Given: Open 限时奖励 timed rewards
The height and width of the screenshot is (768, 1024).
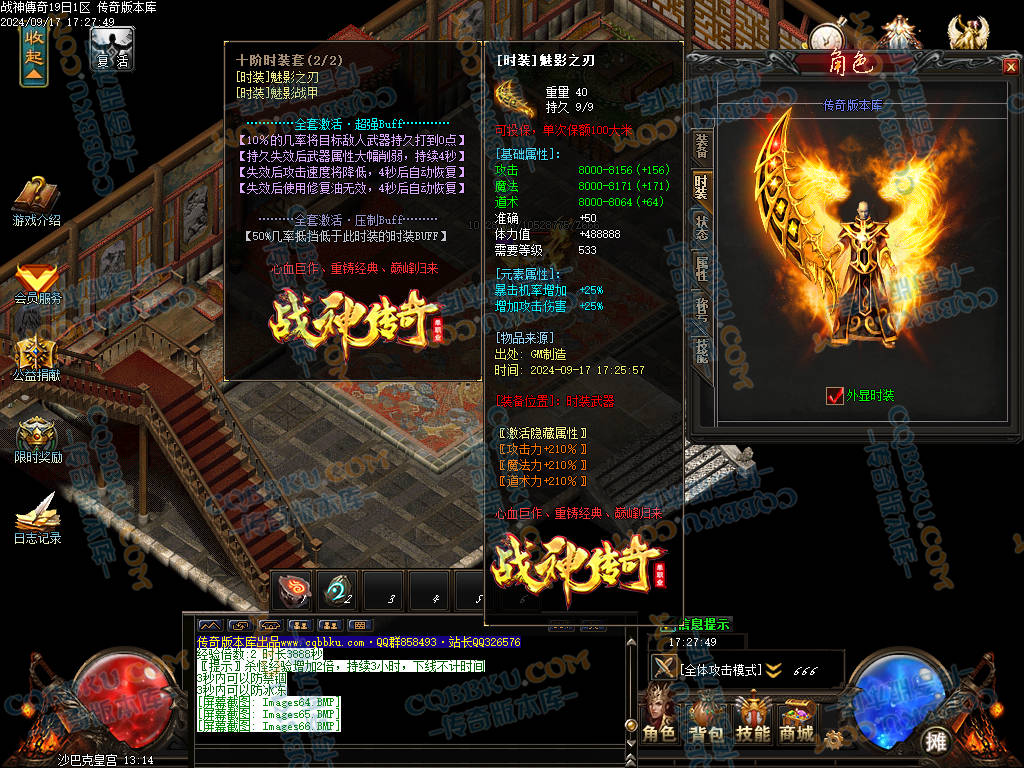Looking at the screenshot, I should (37, 440).
